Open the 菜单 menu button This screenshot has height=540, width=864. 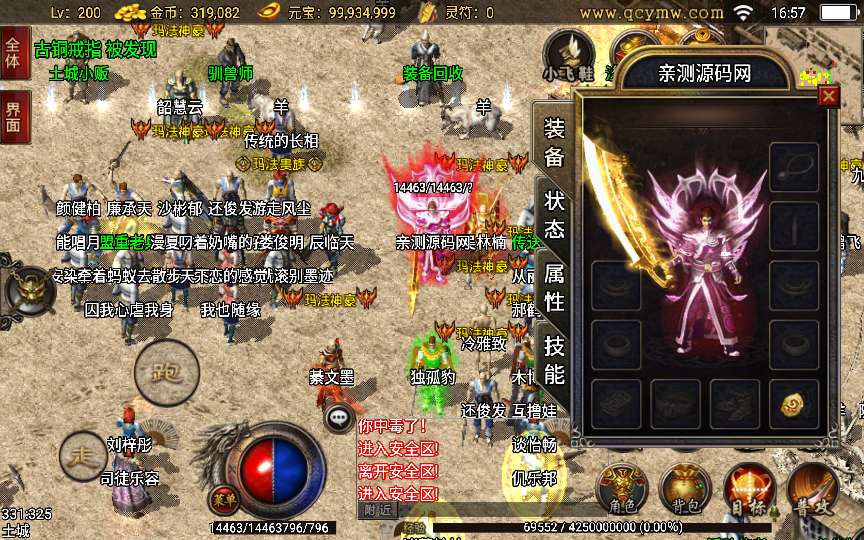point(220,498)
